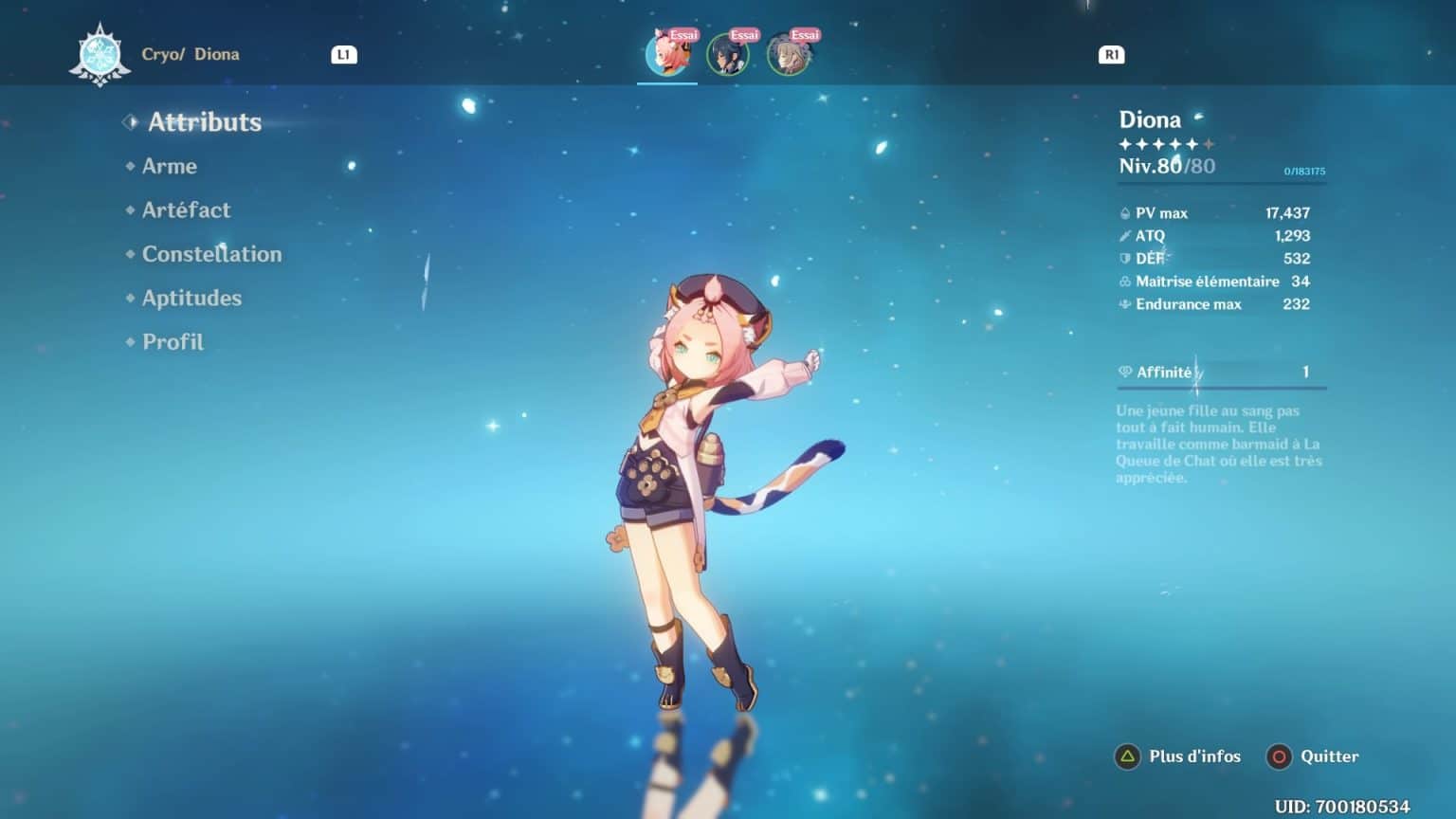
Task: Open the Arme section
Action: [x=169, y=166]
